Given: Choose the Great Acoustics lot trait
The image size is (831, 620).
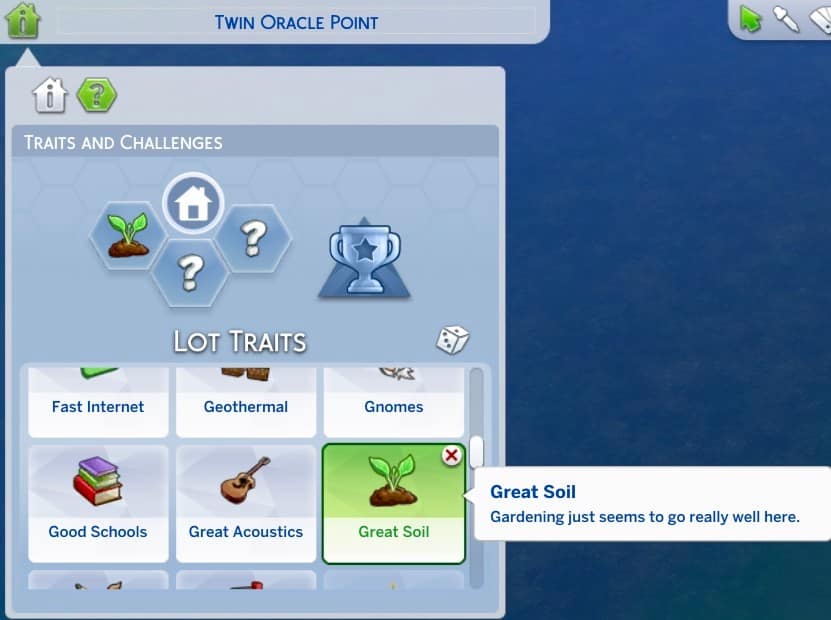Looking at the screenshot, I should pyautogui.click(x=246, y=504).
